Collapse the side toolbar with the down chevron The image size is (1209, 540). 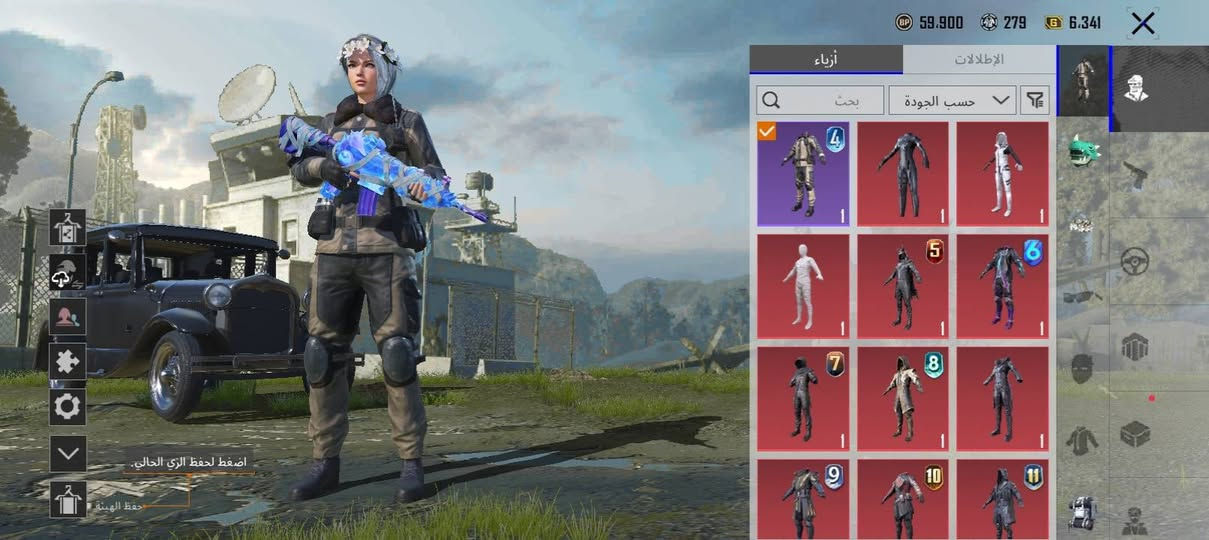(x=68, y=453)
